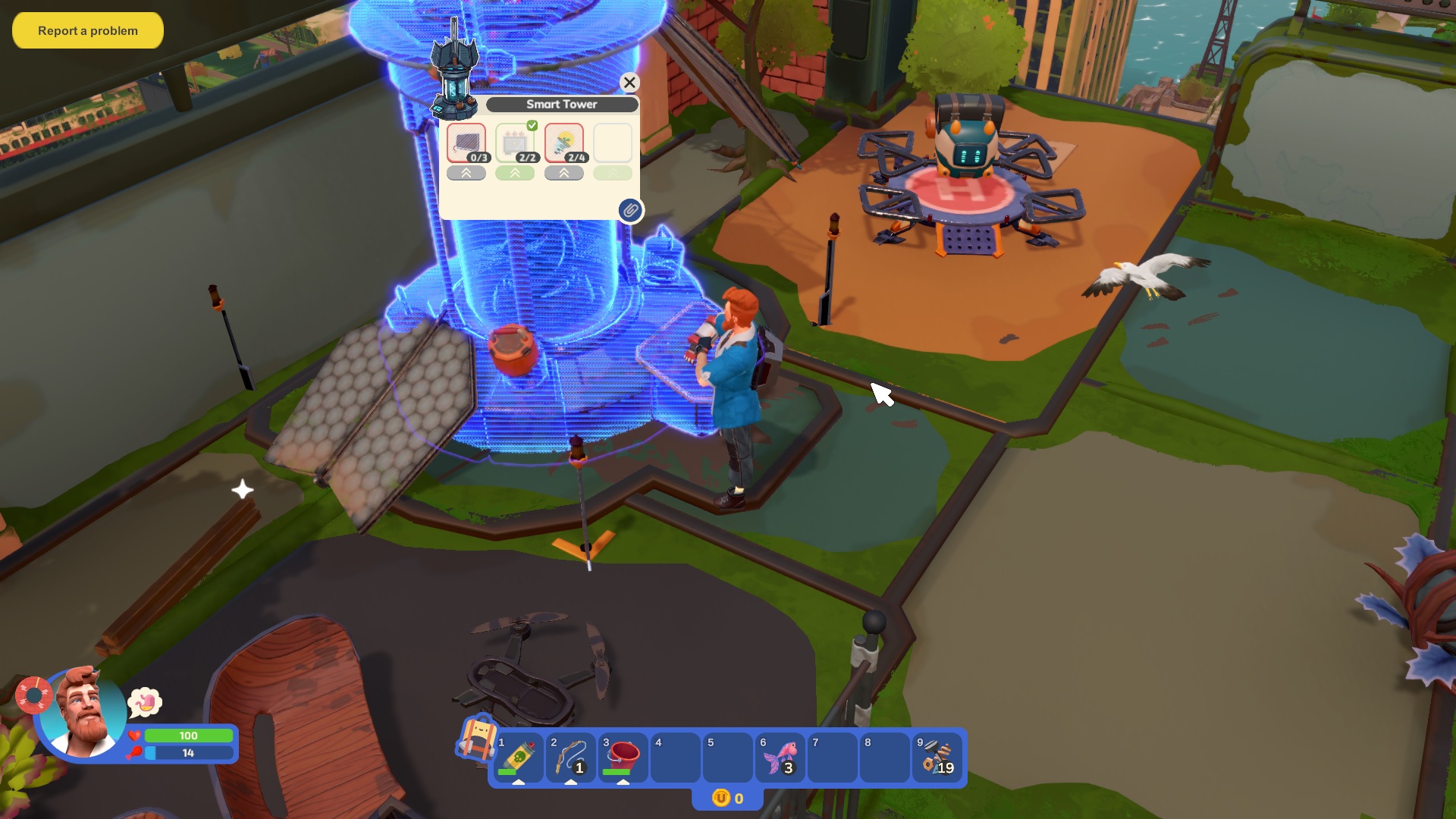
Task: Select the red bucket in slot 3
Action: pyautogui.click(x=623, y=758)
